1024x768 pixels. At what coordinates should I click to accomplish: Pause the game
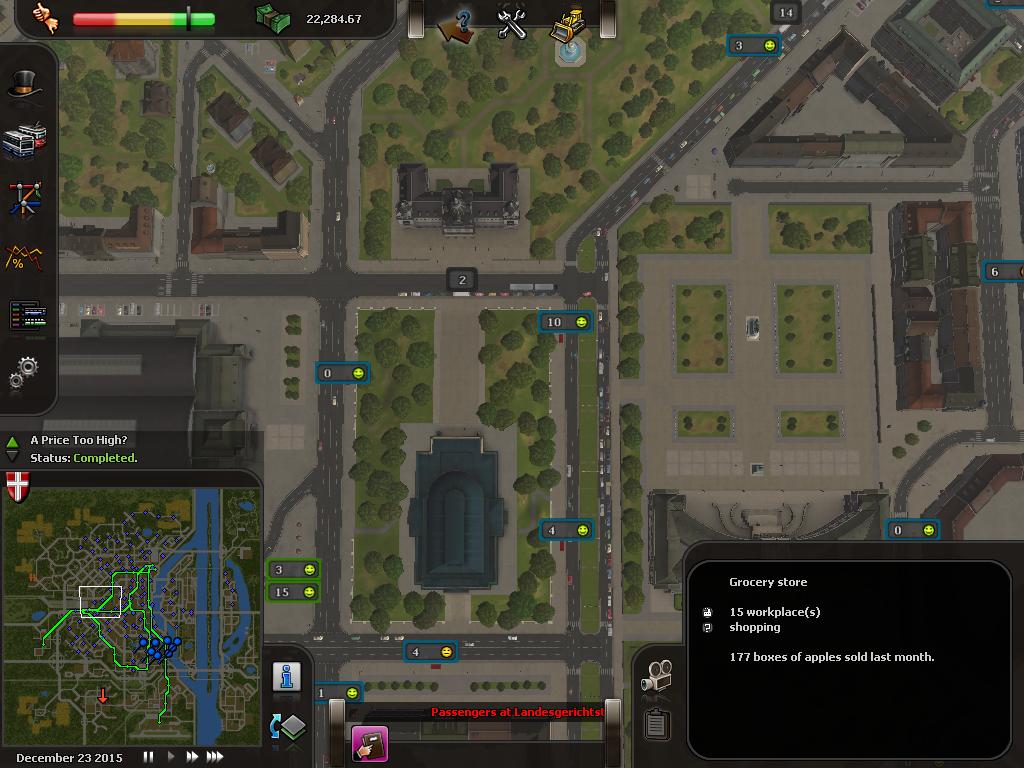coord(149,757)
